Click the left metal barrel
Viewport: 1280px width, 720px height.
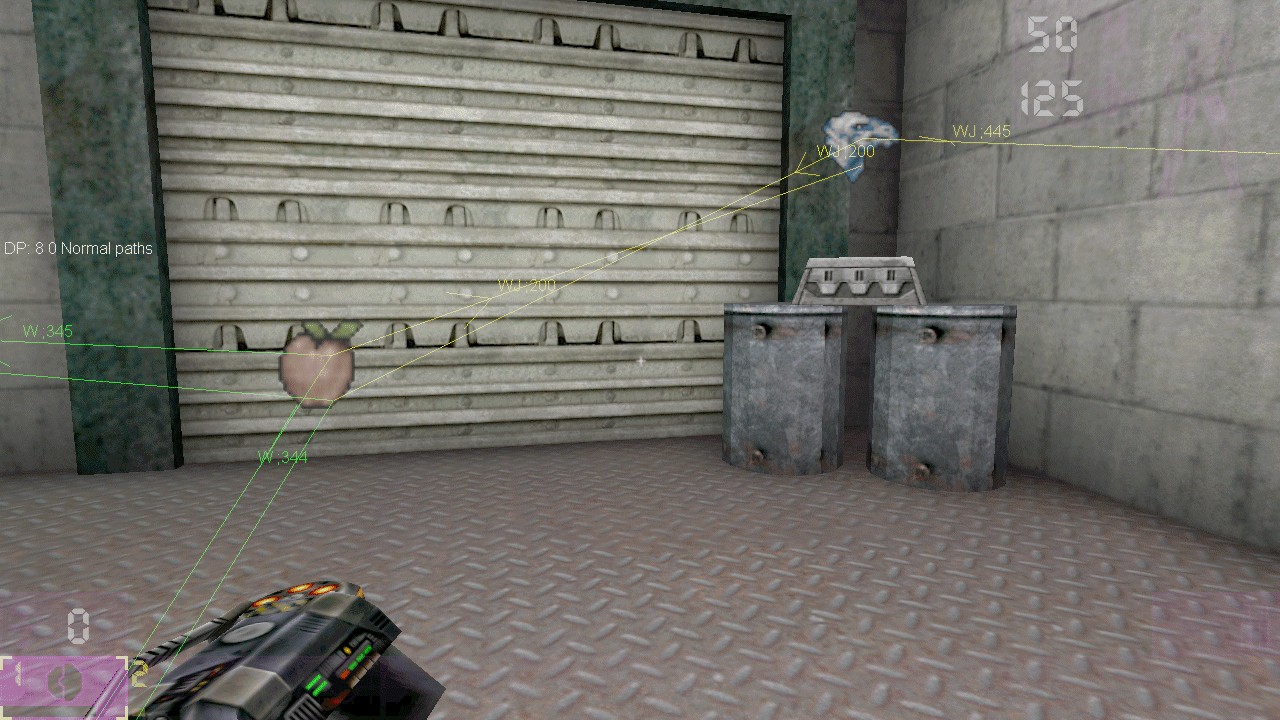tap(782, 390)
